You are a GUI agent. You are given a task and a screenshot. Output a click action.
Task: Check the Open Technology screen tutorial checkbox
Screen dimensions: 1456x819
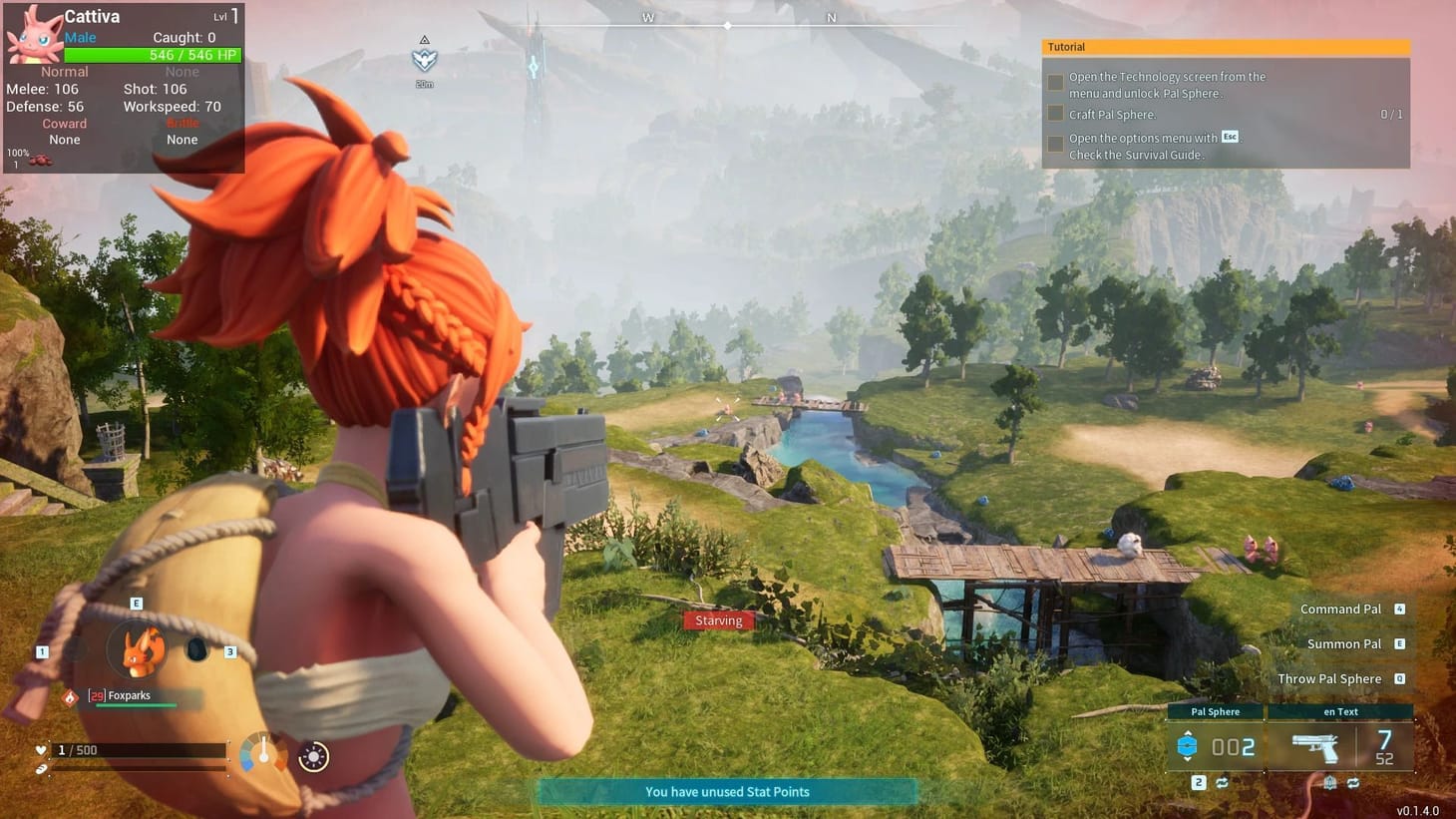point(1055,83)
